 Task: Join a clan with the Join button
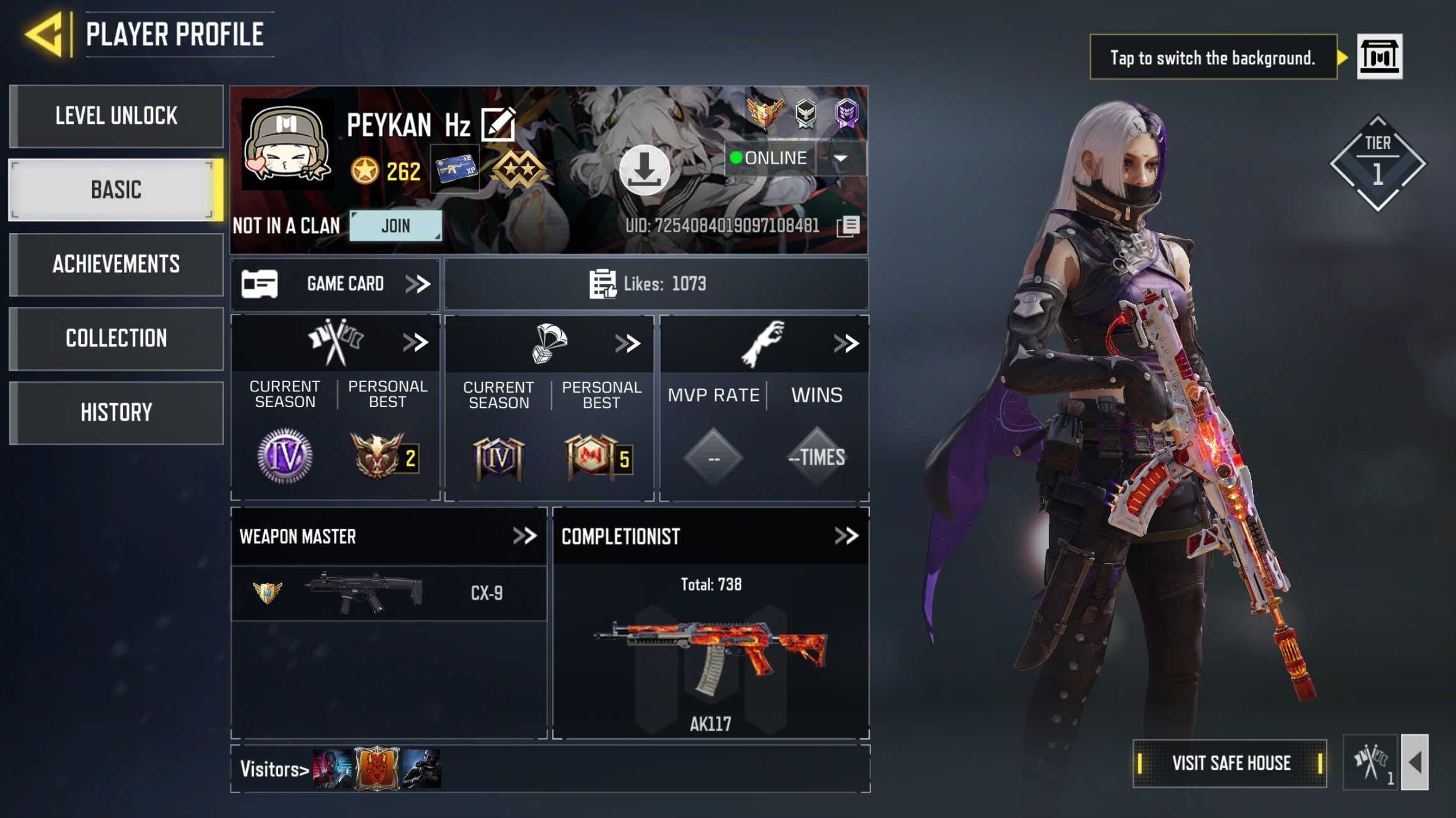pyautogui.click(x=395, y=225)
